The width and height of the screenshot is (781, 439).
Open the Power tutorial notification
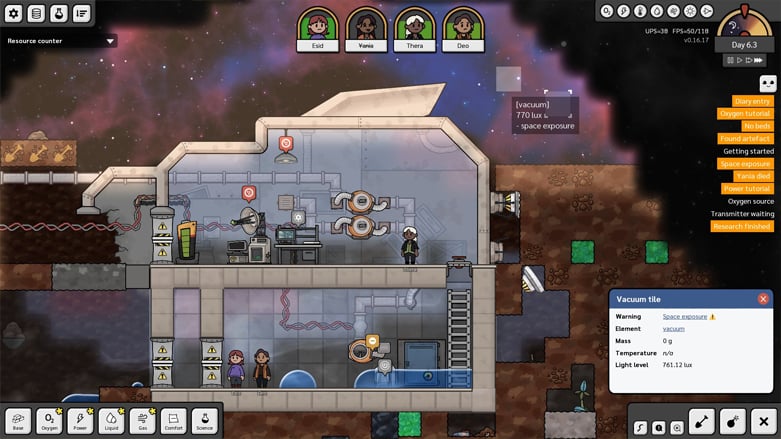point(747,189)
